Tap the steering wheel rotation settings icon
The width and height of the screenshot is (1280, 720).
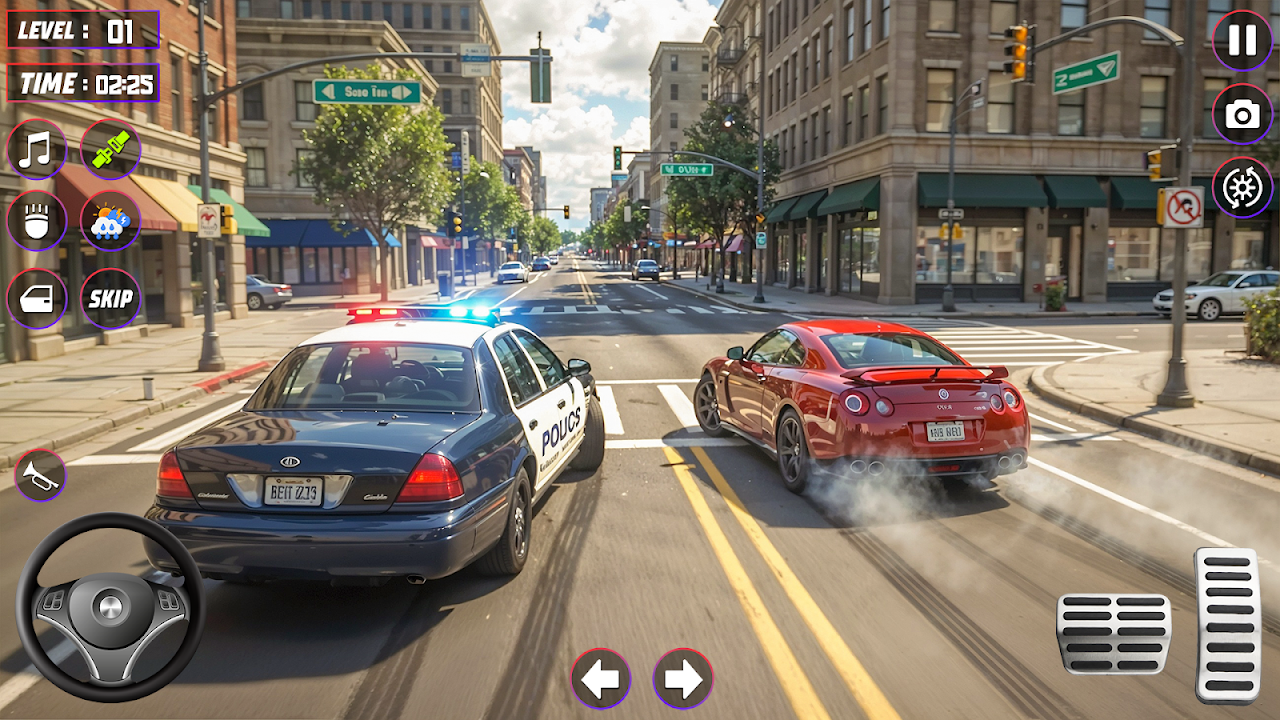[x=1242, y=188]
